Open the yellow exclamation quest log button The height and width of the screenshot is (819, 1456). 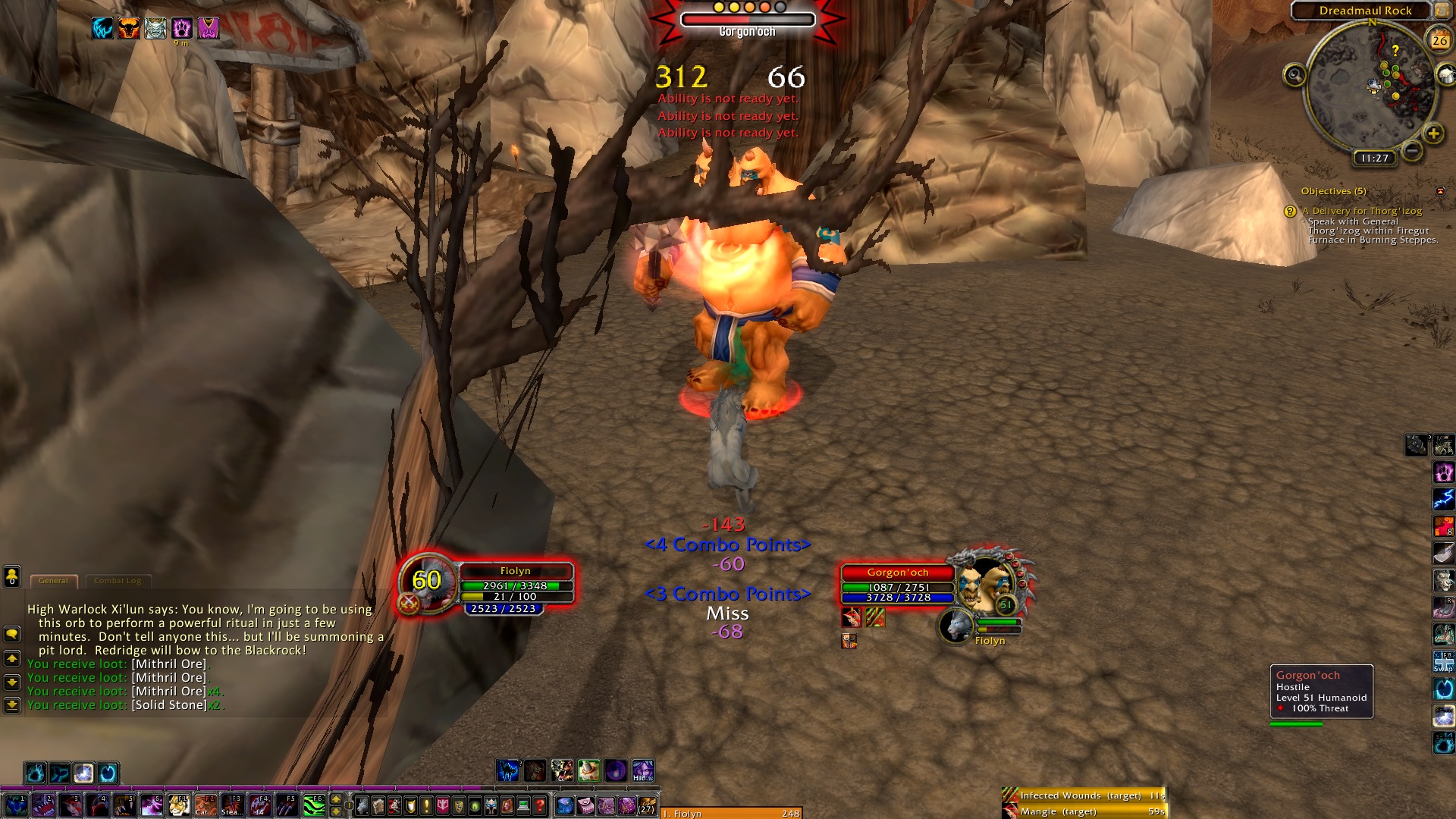click(427, 806)
